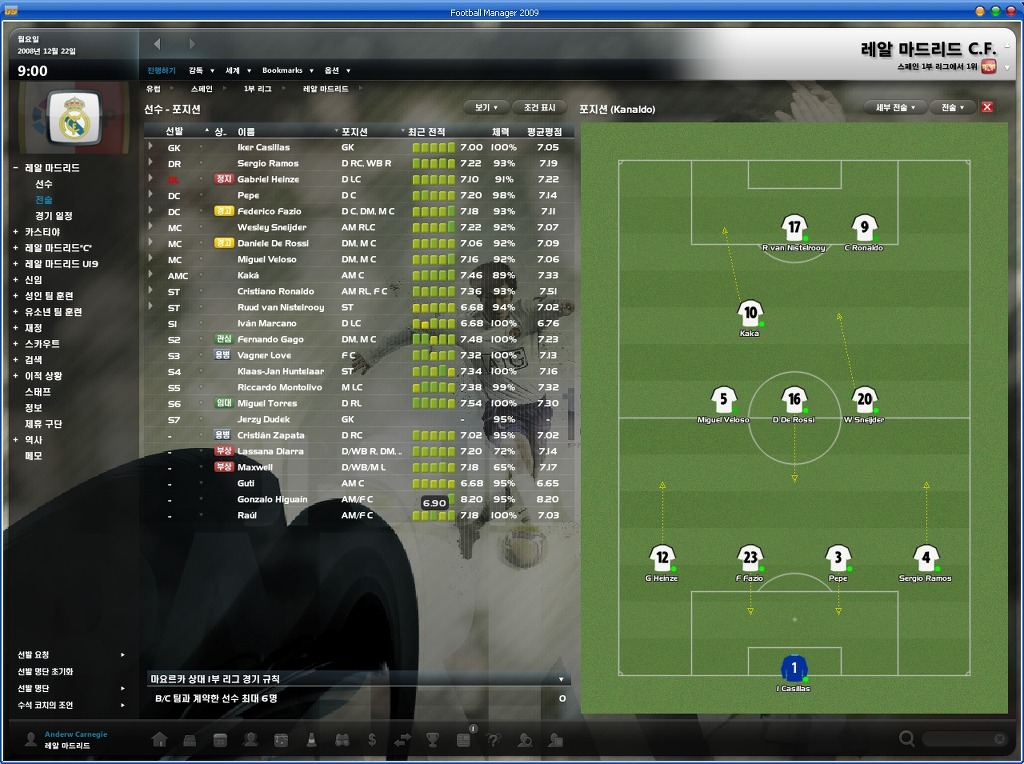Open the 감독 dropdown menu
Image resolution: width=1024 pixels, height=764 pixels.
click(199, 70)
